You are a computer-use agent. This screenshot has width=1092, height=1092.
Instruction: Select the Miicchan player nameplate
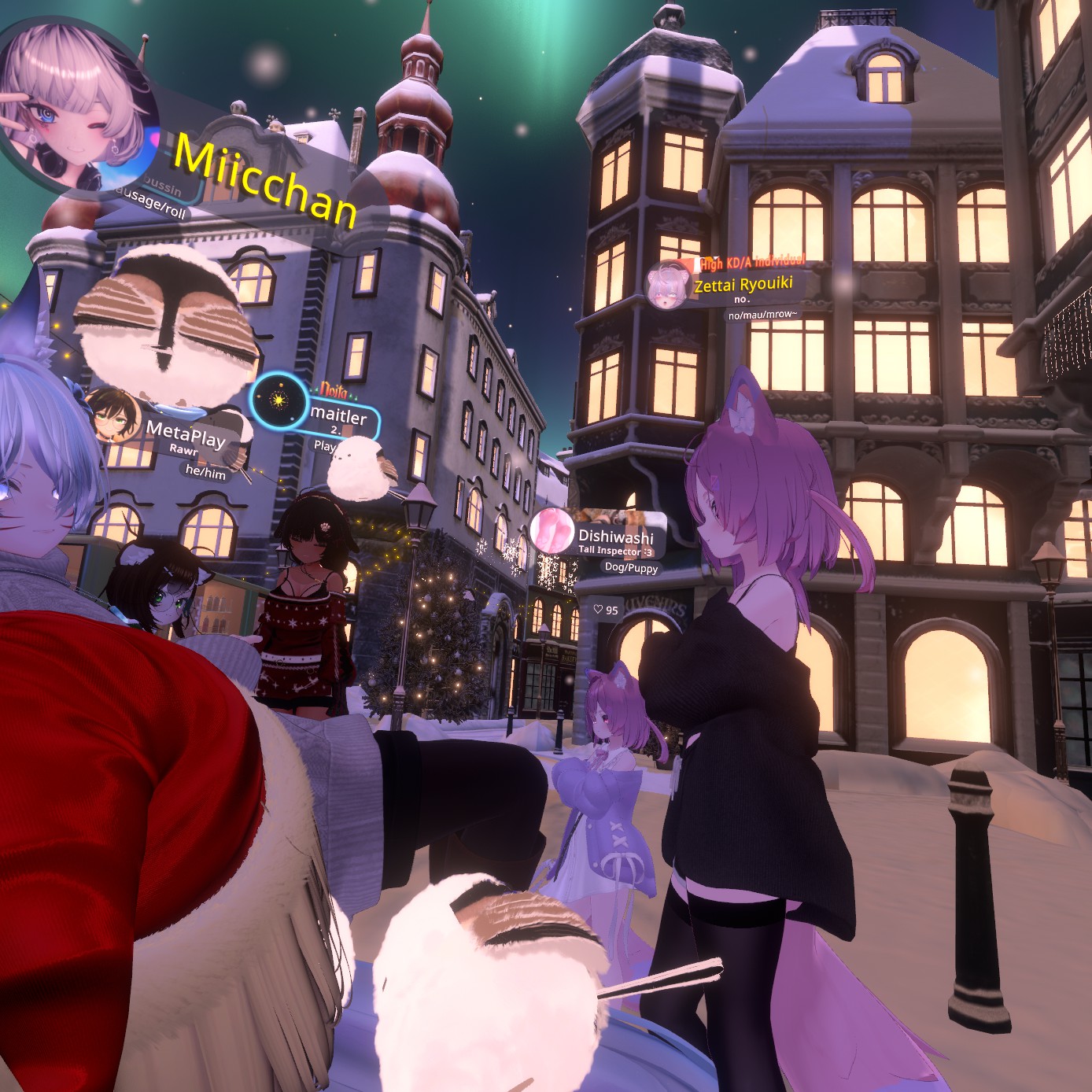[x=265, y=179]
